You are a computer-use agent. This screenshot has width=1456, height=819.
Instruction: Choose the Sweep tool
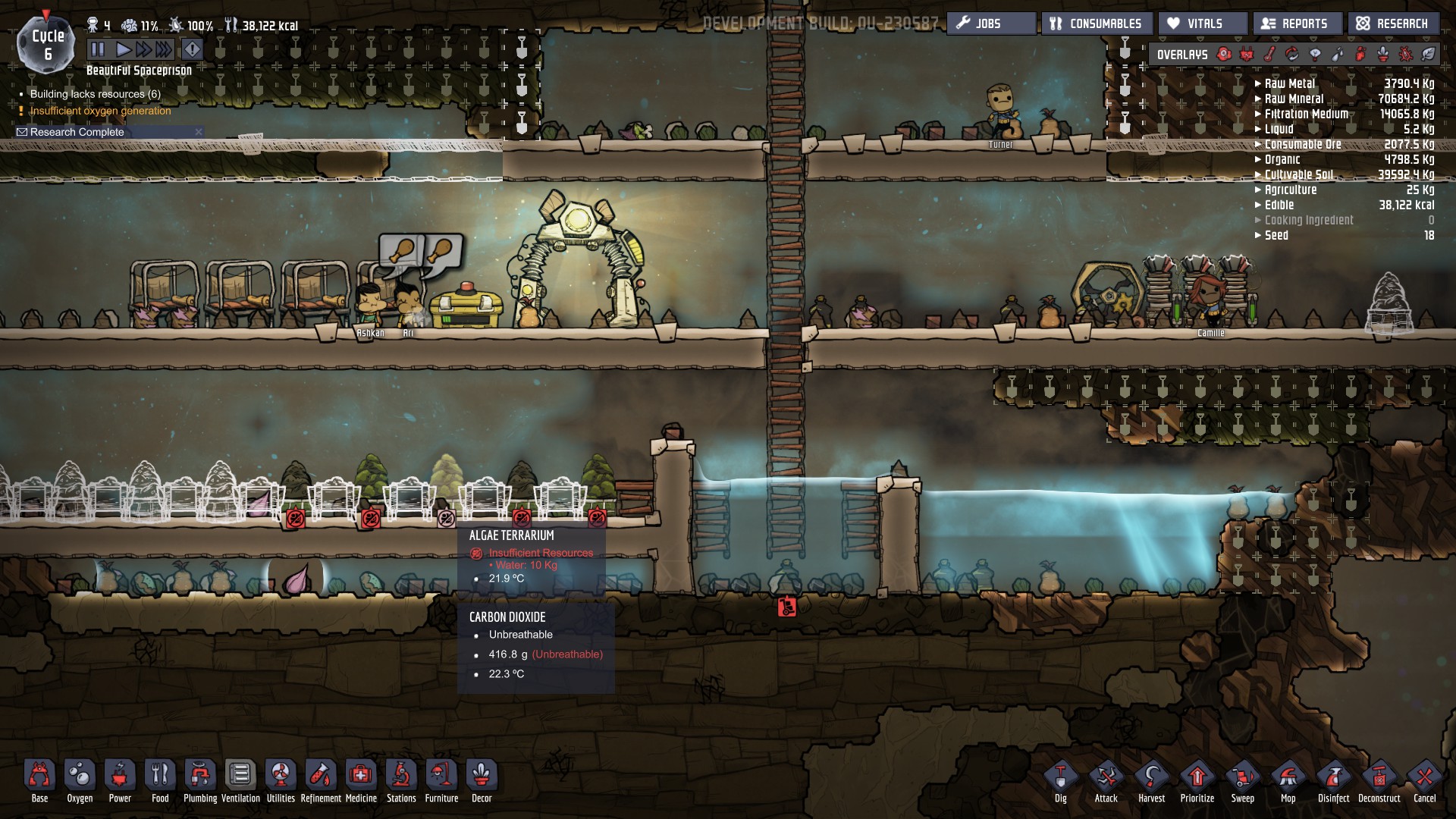point(1242,780)
